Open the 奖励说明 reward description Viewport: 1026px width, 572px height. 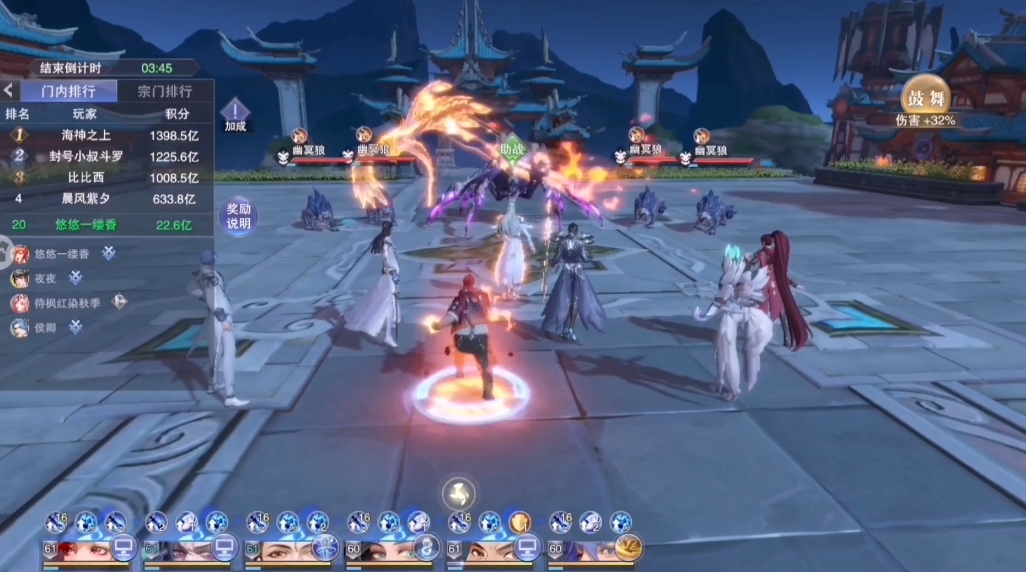[x=238, y=216]
